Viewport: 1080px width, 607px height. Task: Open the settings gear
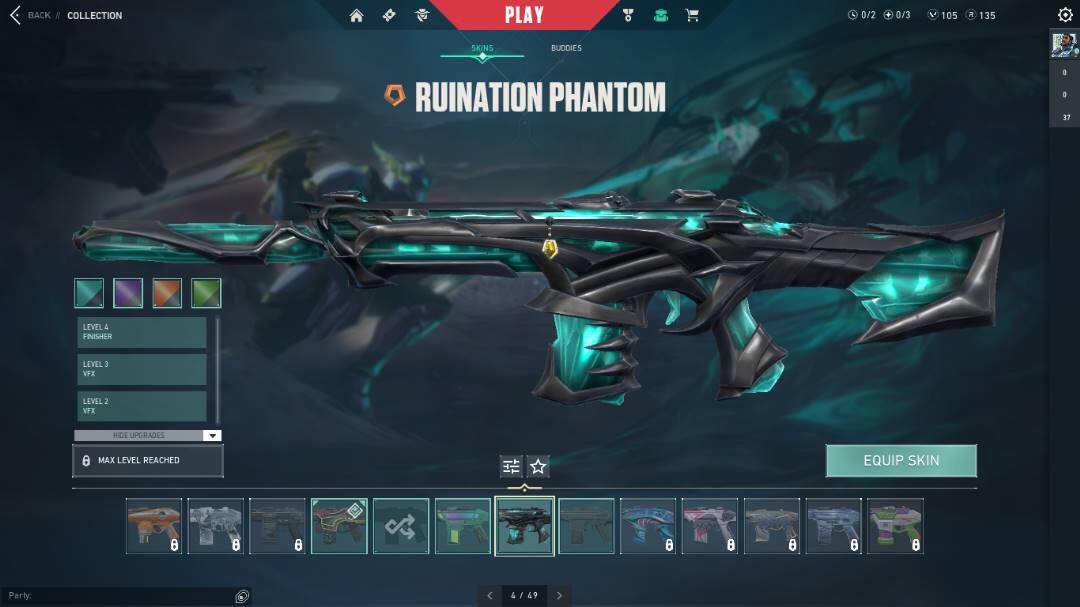pos(1065,15)
